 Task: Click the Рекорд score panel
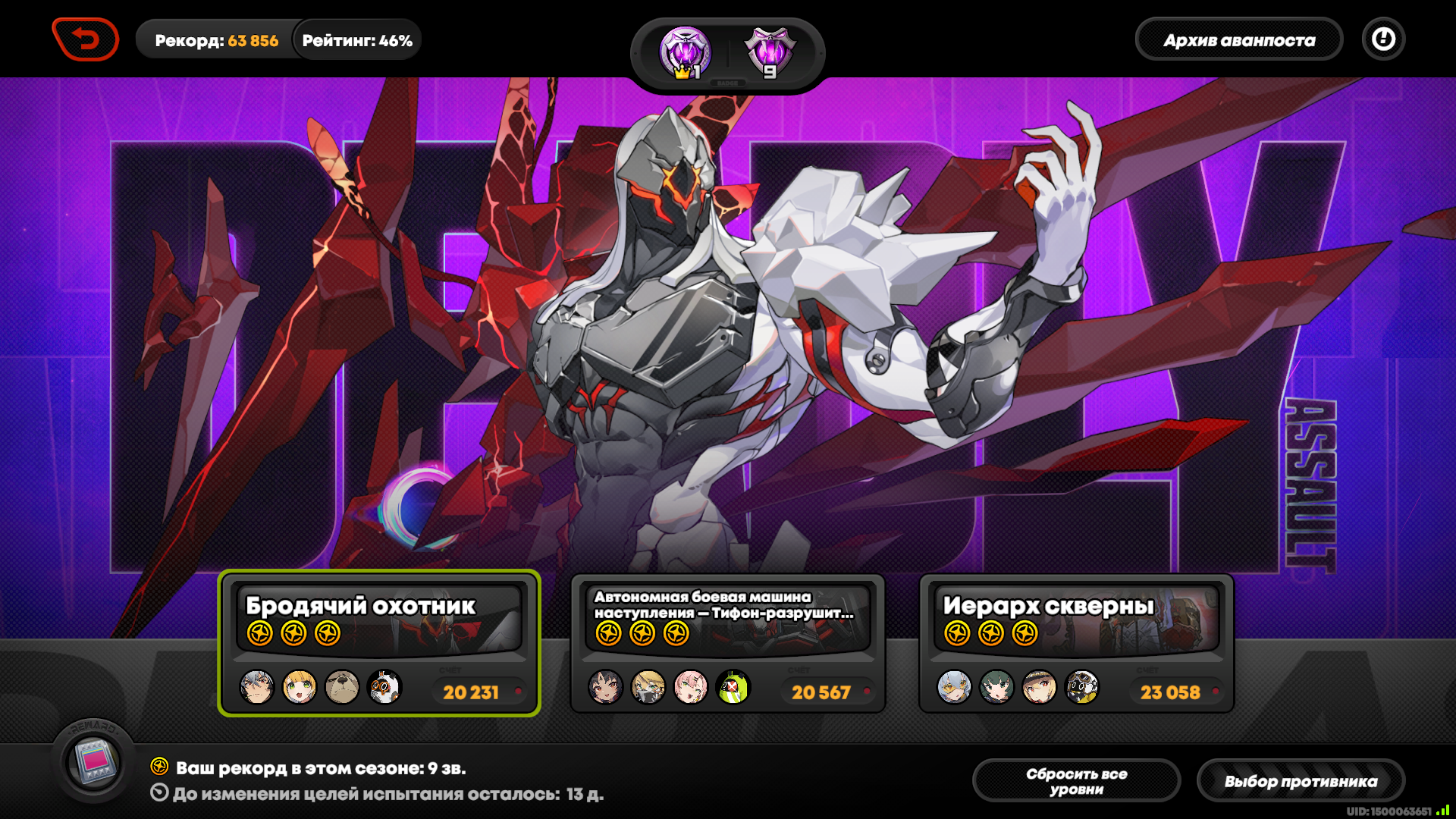click(216, 40)
